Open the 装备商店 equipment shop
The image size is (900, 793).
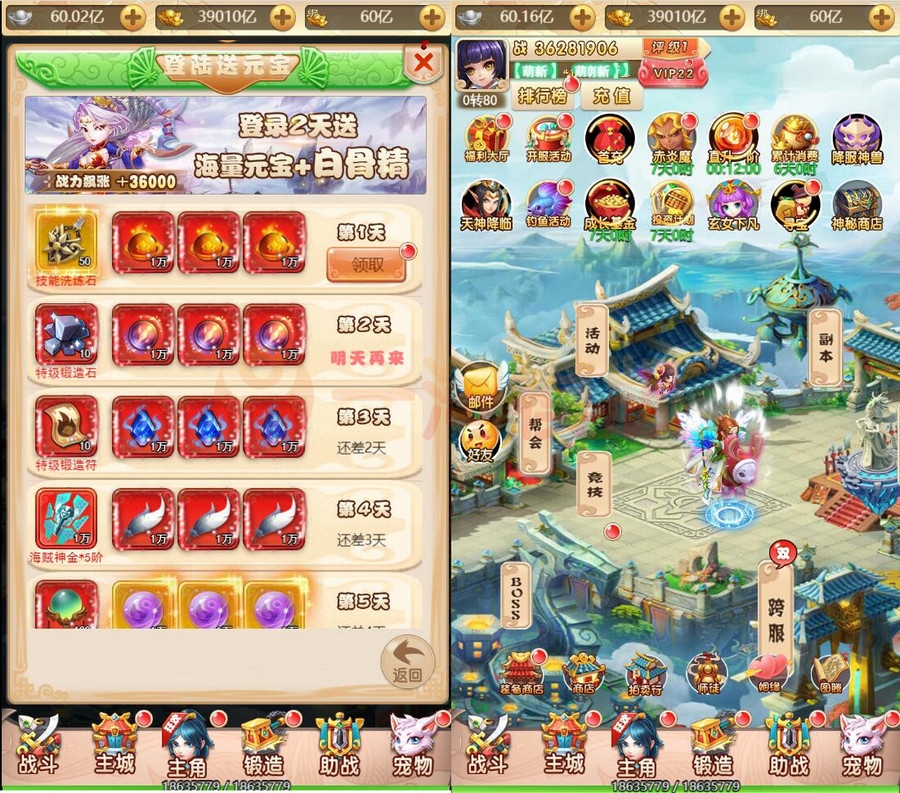[520, 675]
